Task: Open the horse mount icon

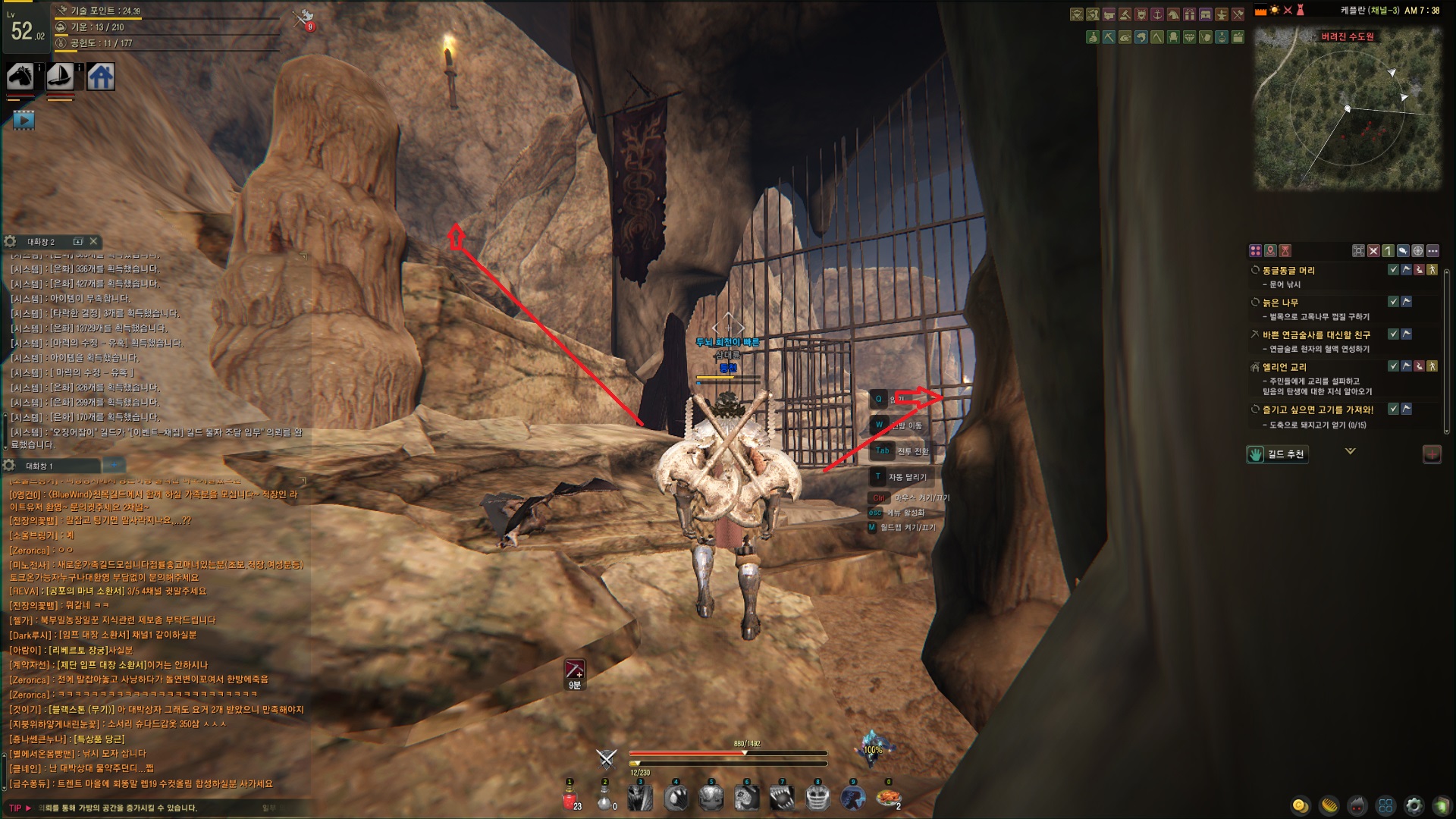Action: [x=20, y=77]
